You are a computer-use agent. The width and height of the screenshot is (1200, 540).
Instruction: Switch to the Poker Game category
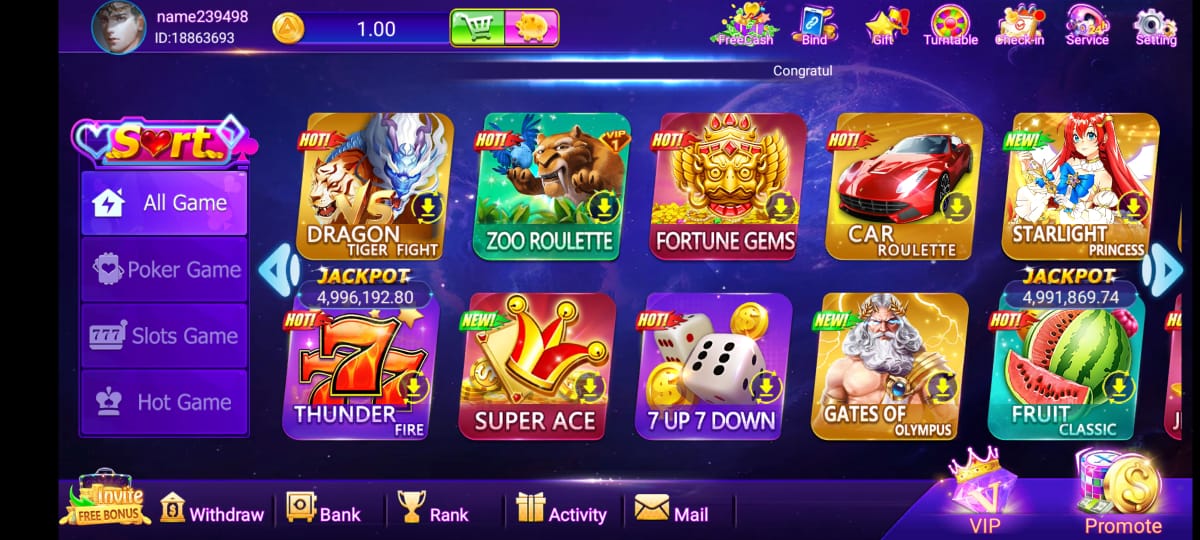coord(164,270)
